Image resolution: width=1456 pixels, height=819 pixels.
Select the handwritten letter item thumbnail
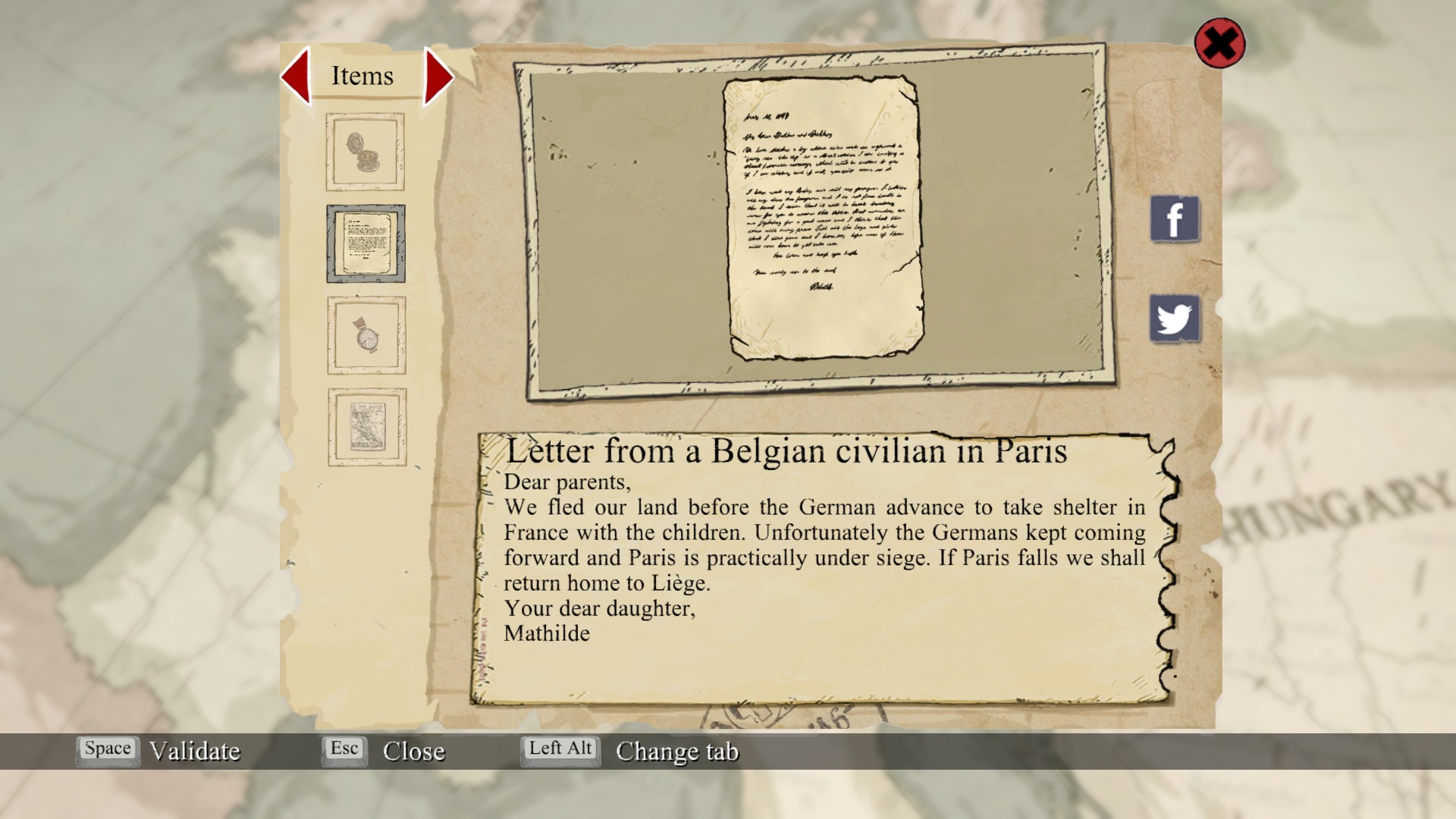tap(366, 243)
